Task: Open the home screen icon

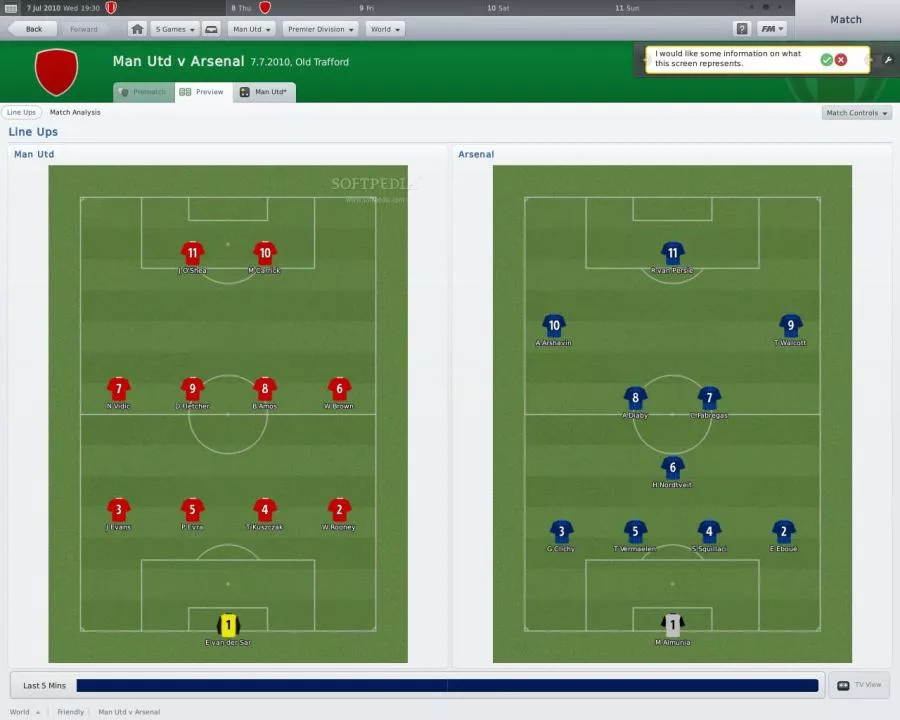Action: (137, 29)
